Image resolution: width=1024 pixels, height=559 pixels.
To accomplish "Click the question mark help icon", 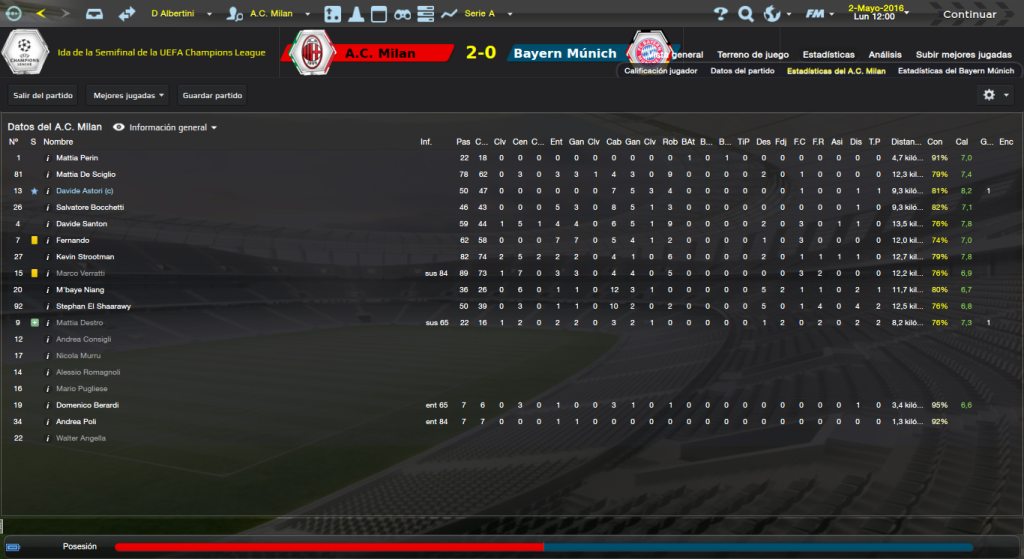I will coord(721,15).
